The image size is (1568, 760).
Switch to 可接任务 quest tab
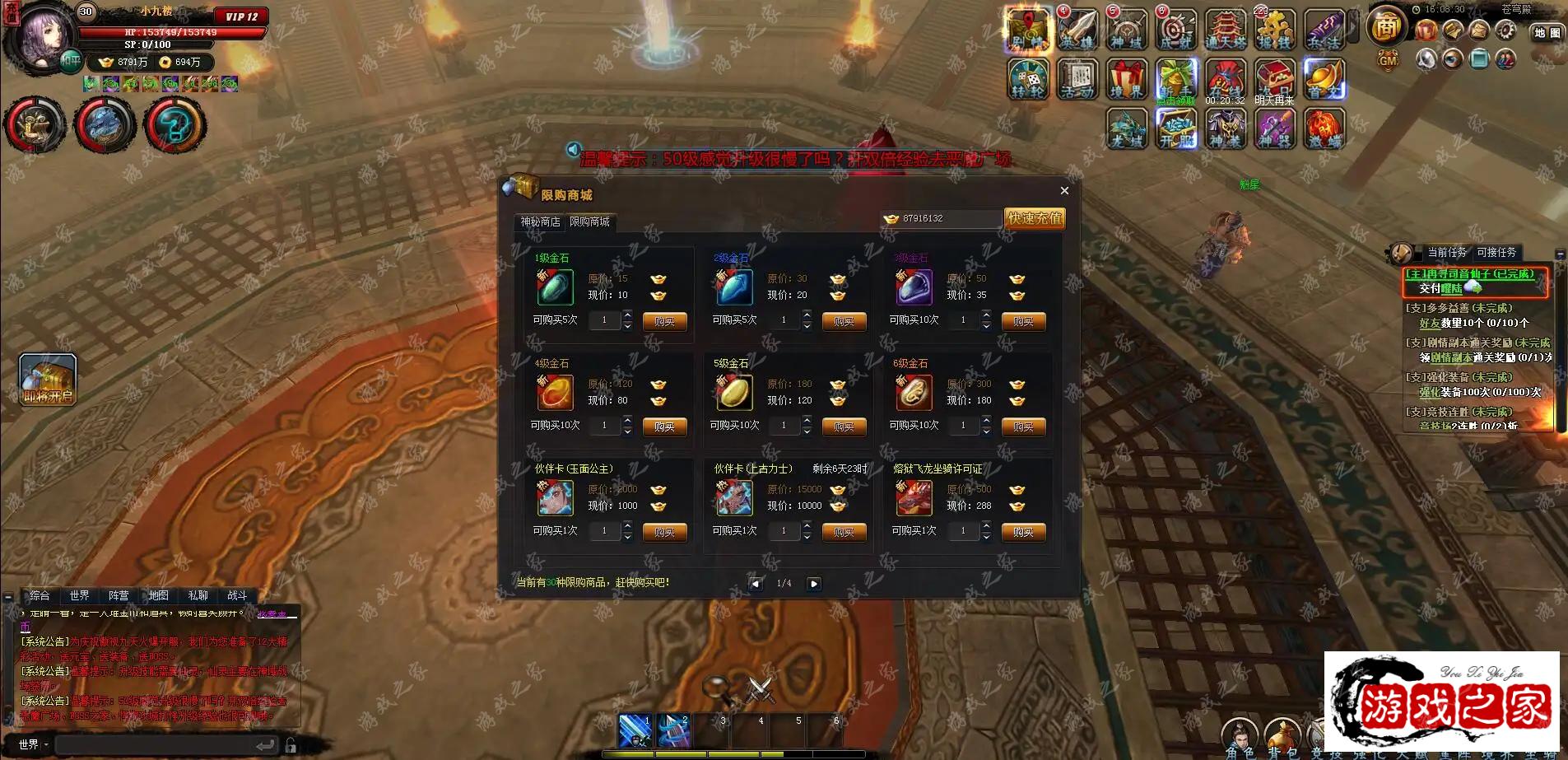coord(1496,253)
